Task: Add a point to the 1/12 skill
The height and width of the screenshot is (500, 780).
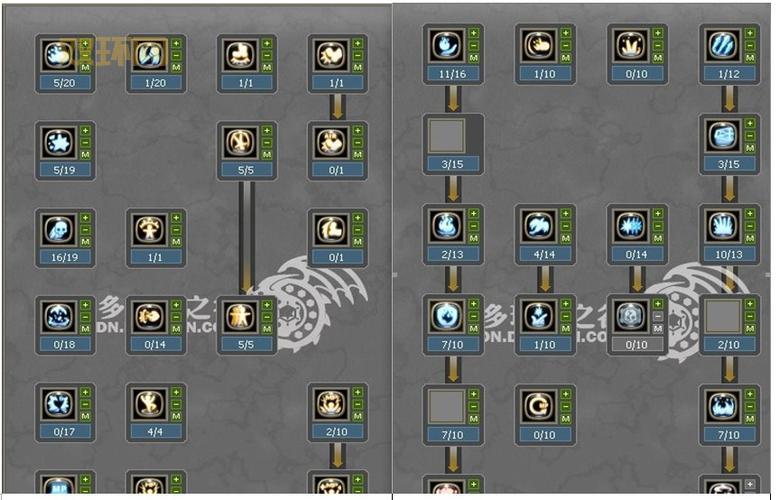Action: [x=747, y=33]
